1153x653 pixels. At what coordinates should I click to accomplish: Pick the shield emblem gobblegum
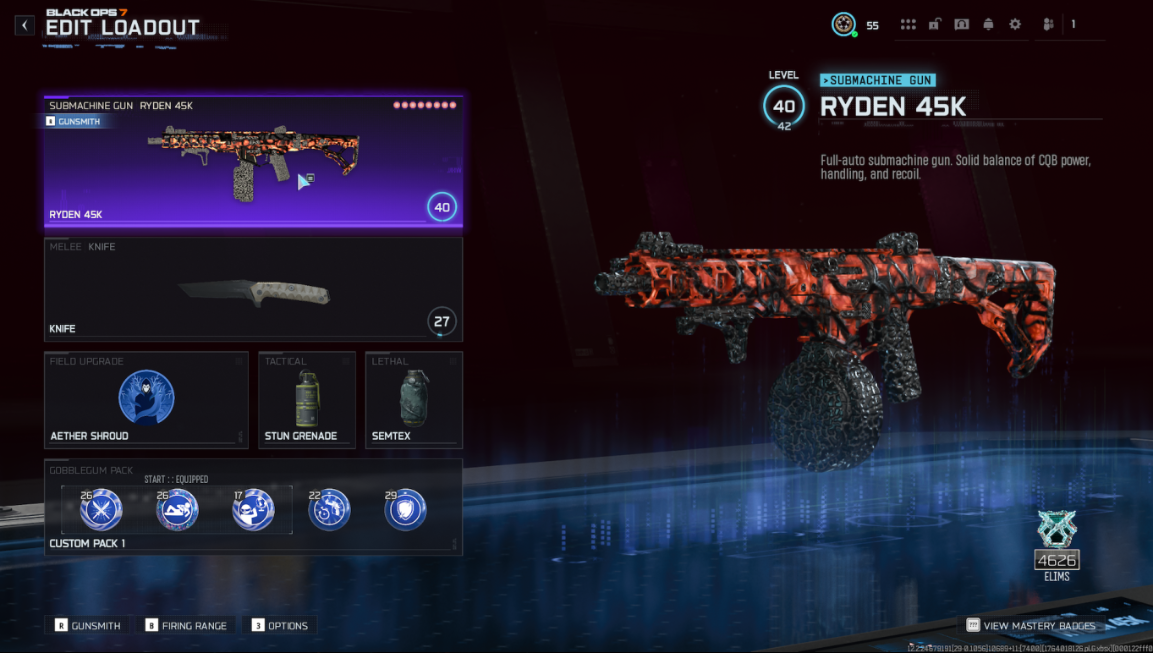pos(405,510)
